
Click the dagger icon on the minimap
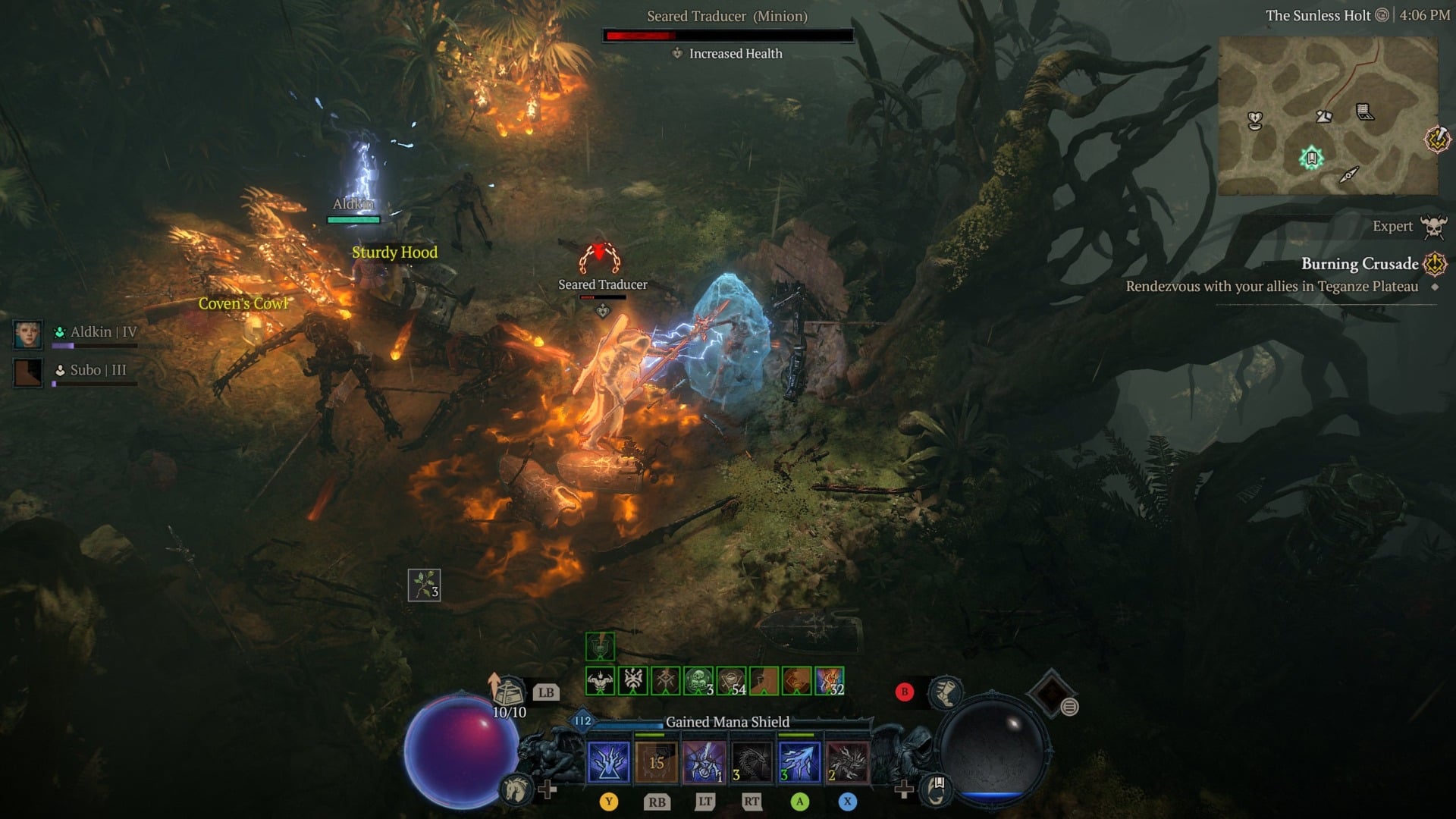pos(1350,174)
